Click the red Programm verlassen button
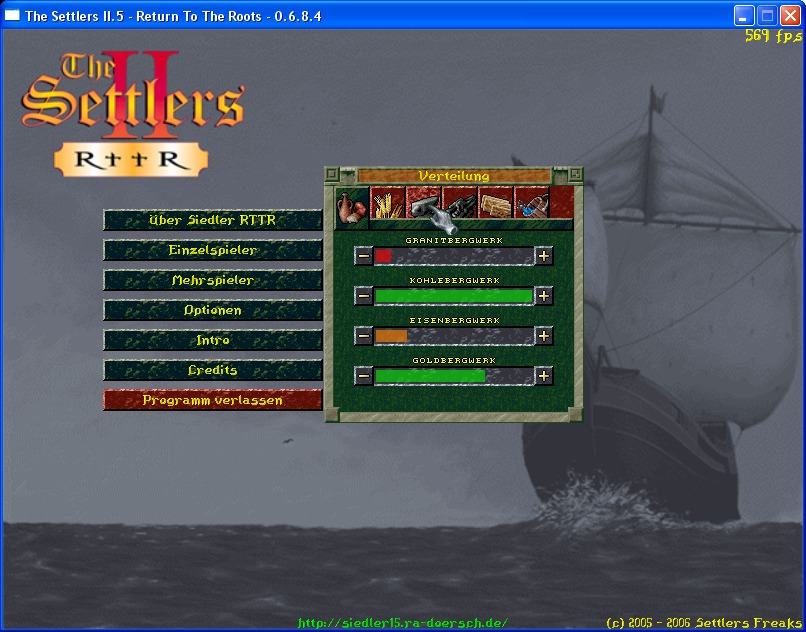Screen dimensions: 806x632 pyautogui.click(x=212, y=400)
